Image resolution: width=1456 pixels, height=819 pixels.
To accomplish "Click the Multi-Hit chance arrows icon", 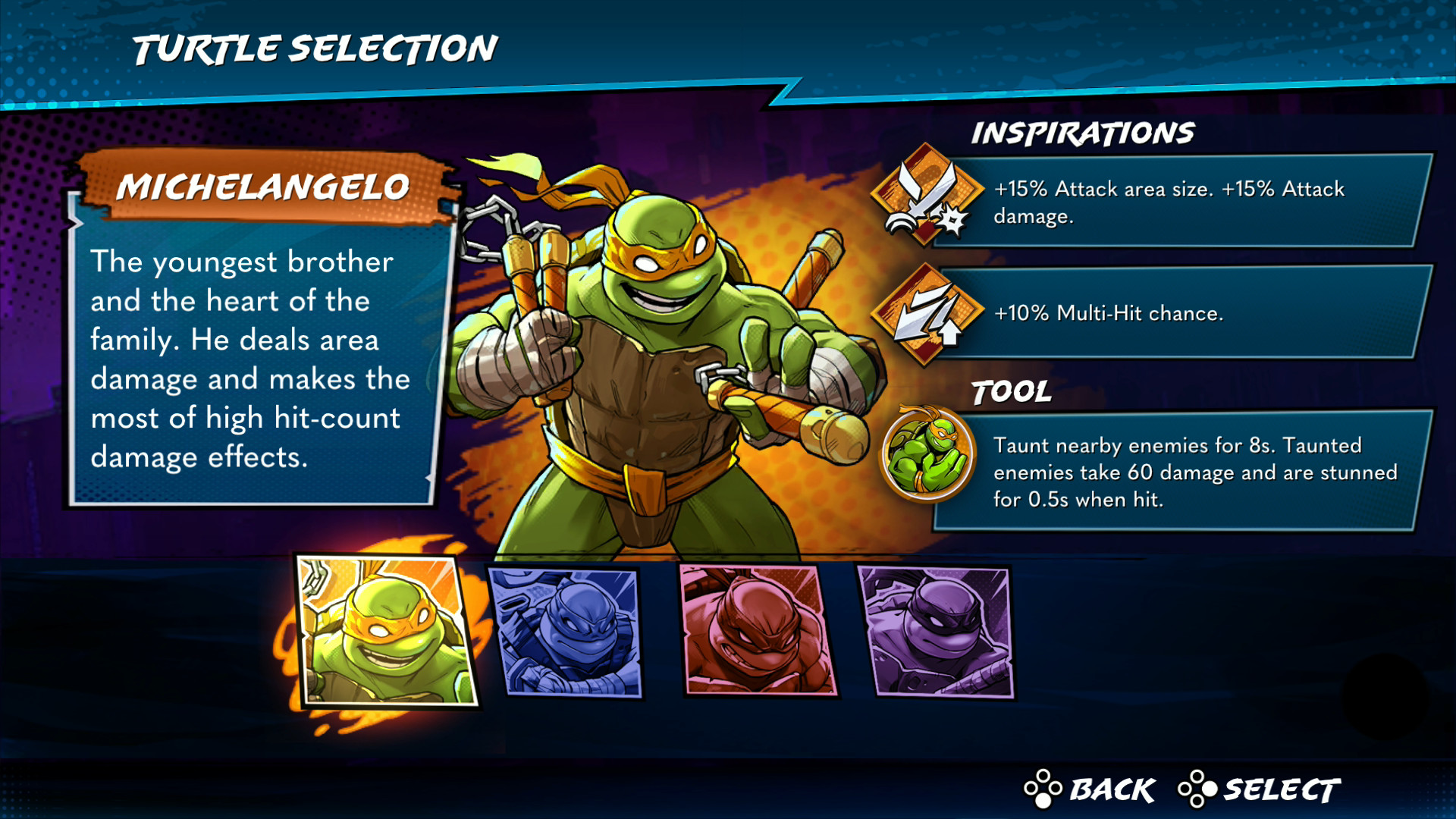I will click(x=926, y=314).
